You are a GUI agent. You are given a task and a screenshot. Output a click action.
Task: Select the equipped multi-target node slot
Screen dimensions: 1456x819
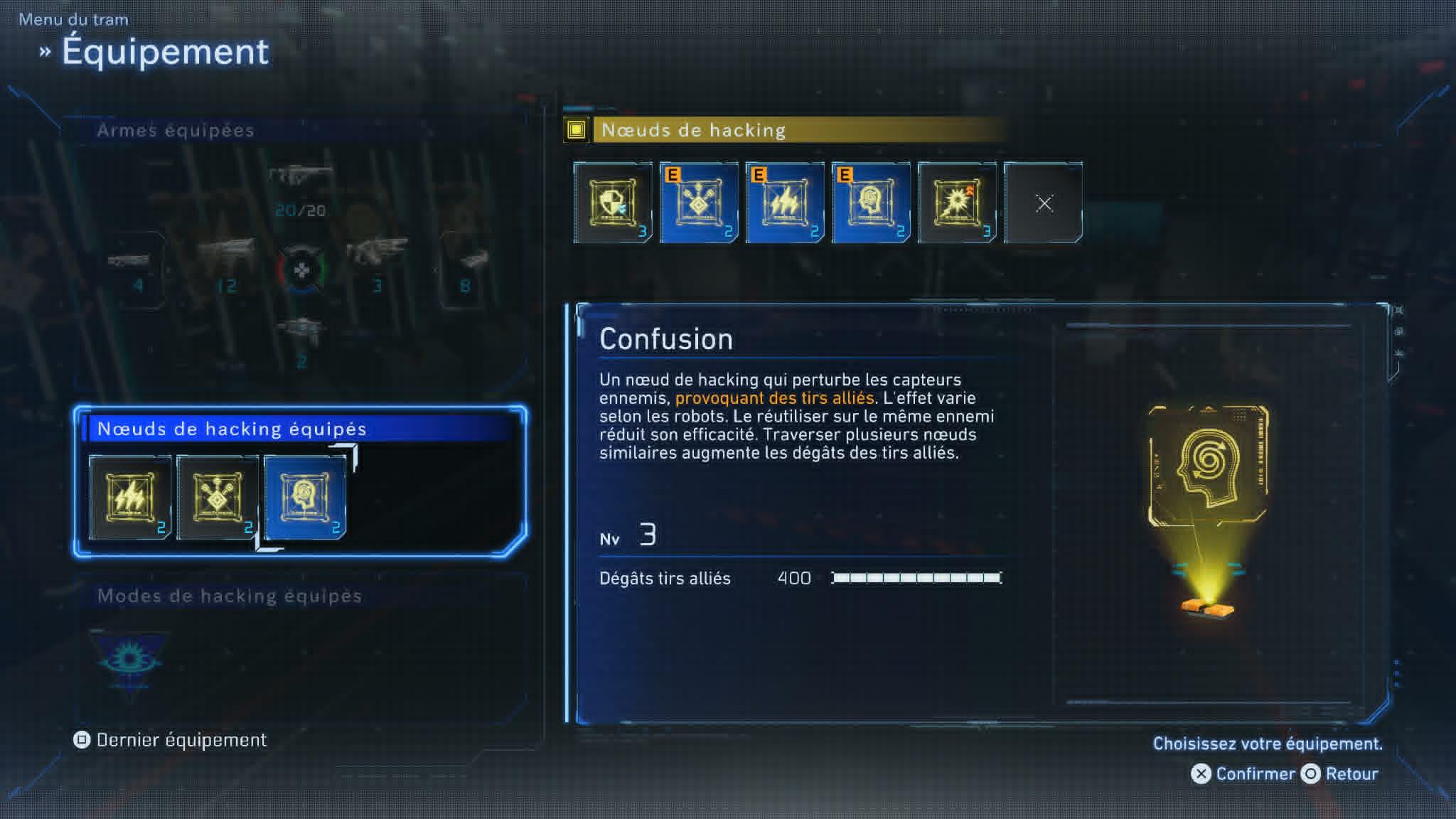(218, 497)
